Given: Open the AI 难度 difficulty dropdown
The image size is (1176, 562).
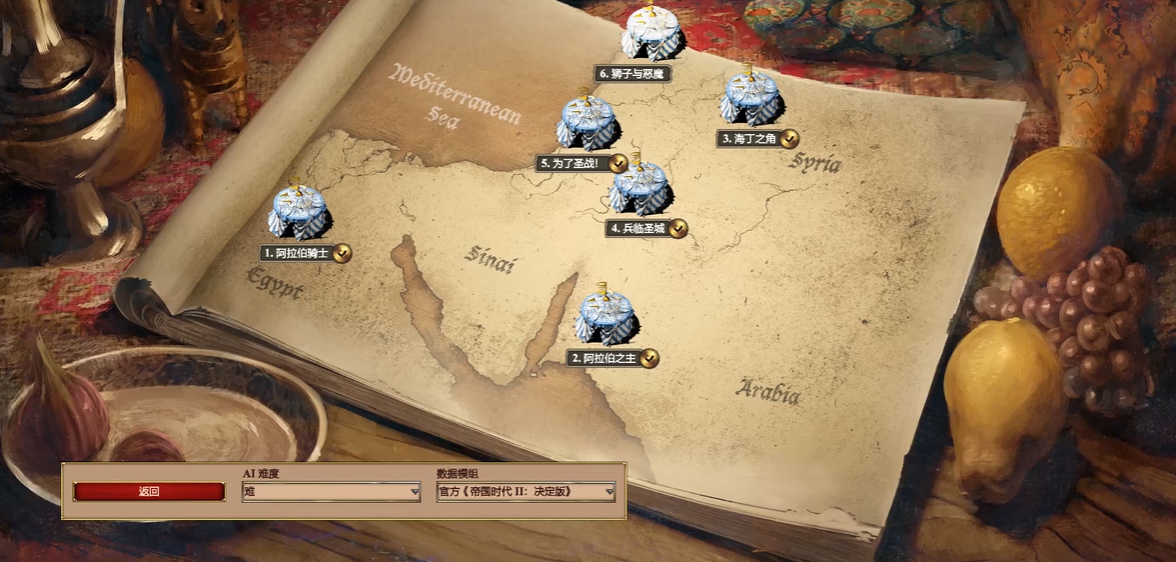Looking at the screenshot, I should (331, 492).
